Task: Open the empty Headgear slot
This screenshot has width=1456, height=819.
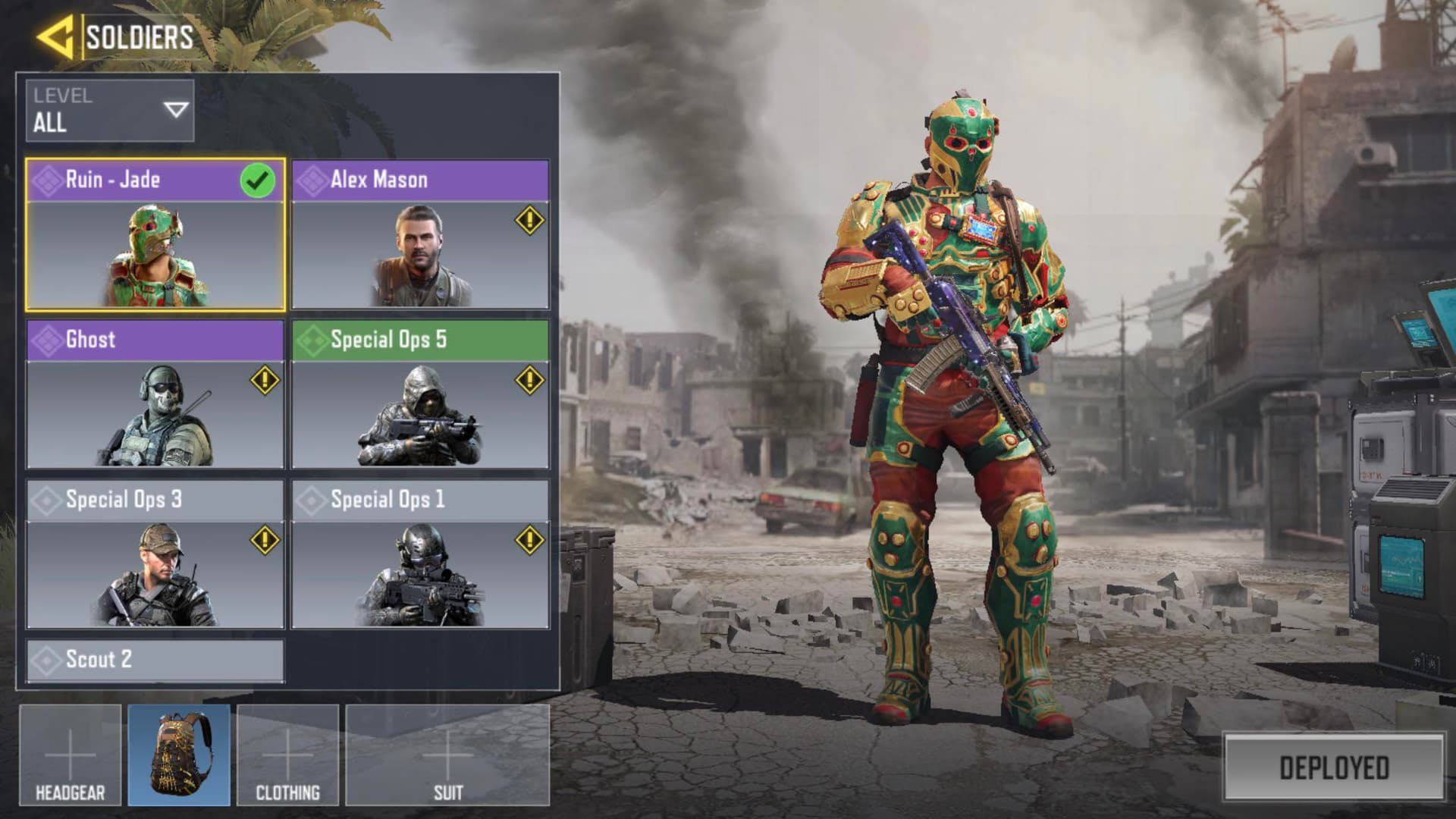Action: (70, 755)
